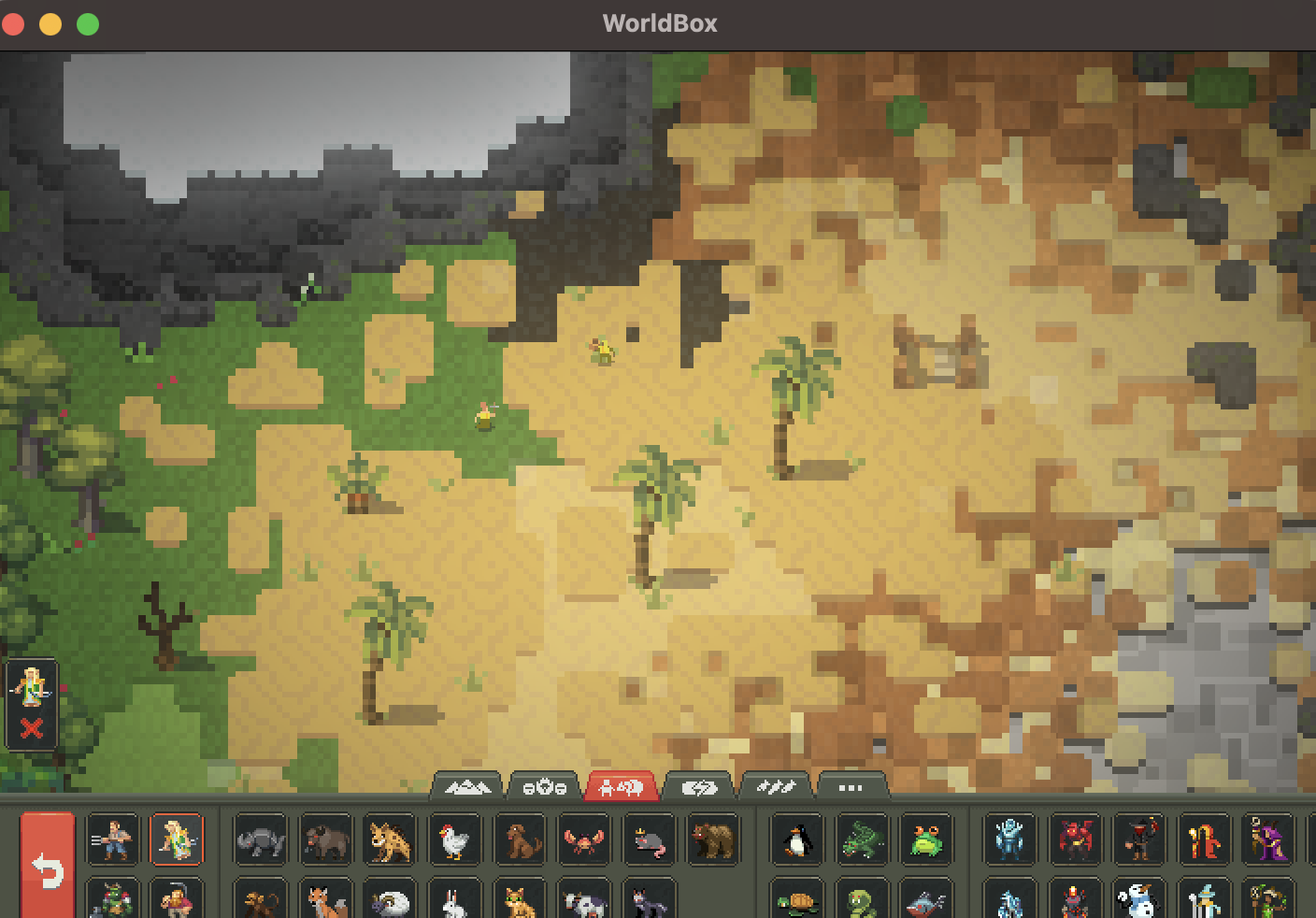1316x918 pixels.
Task: Spawn a chicken with the chicken icon
Action: click(456, 840)
